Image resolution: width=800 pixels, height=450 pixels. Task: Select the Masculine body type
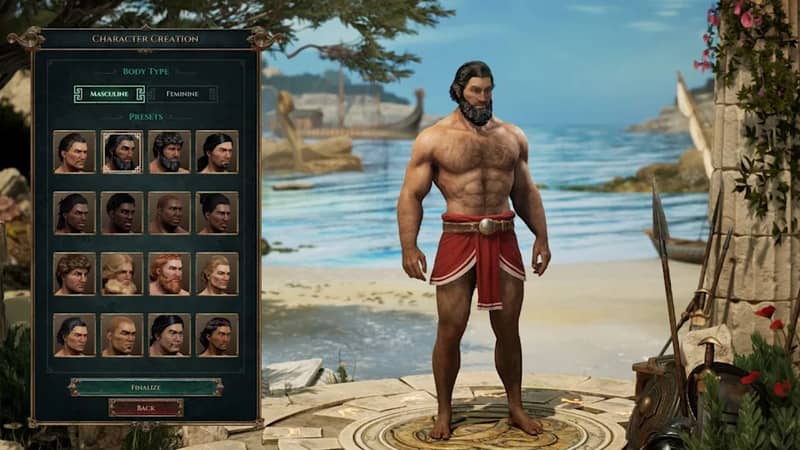tap(109, 94)
